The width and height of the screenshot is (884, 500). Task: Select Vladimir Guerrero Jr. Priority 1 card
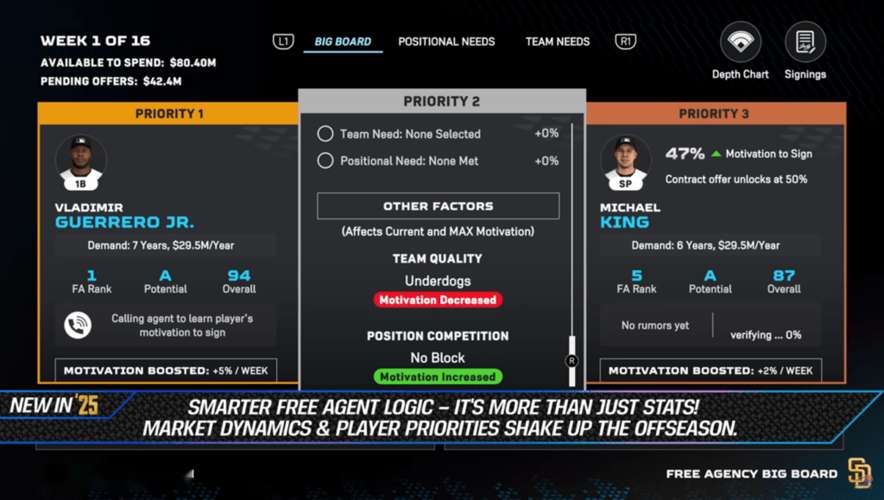click(168, 240)
